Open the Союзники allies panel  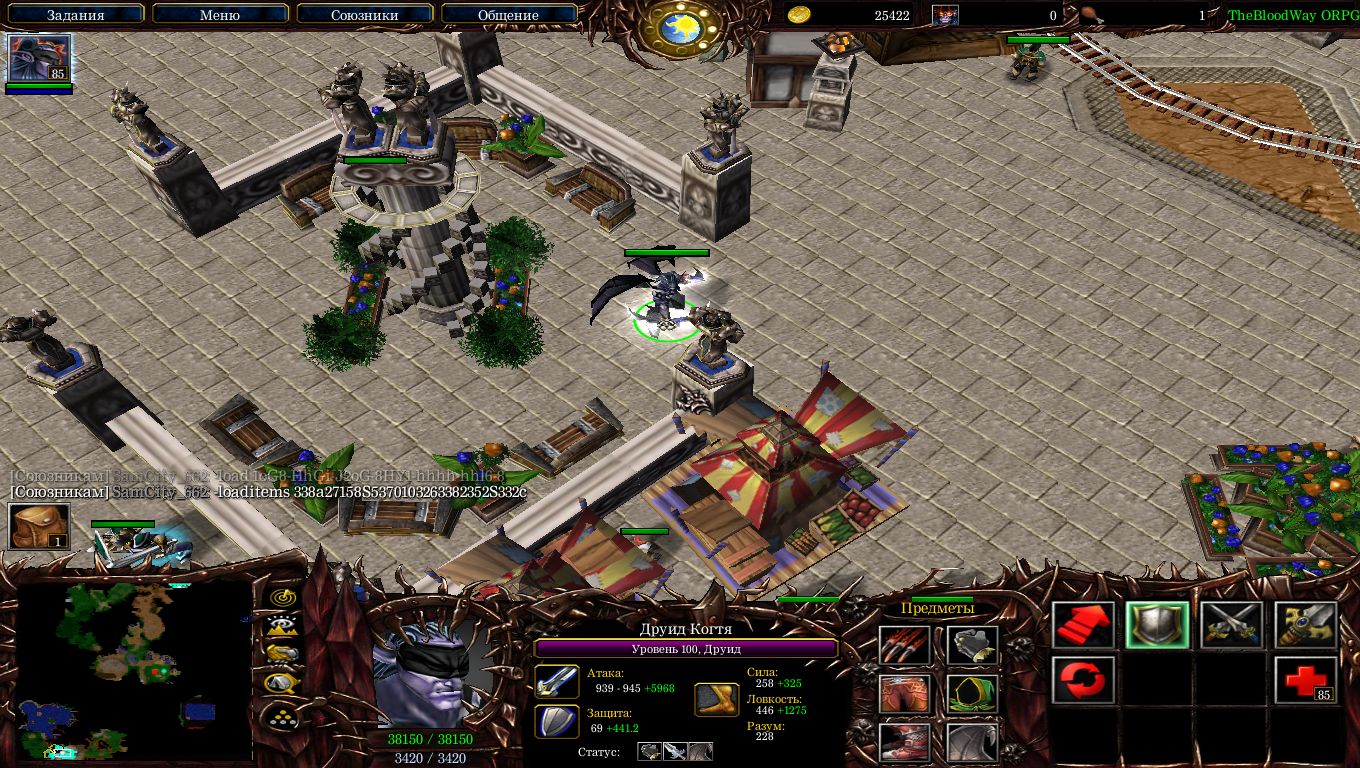point(364,15)
